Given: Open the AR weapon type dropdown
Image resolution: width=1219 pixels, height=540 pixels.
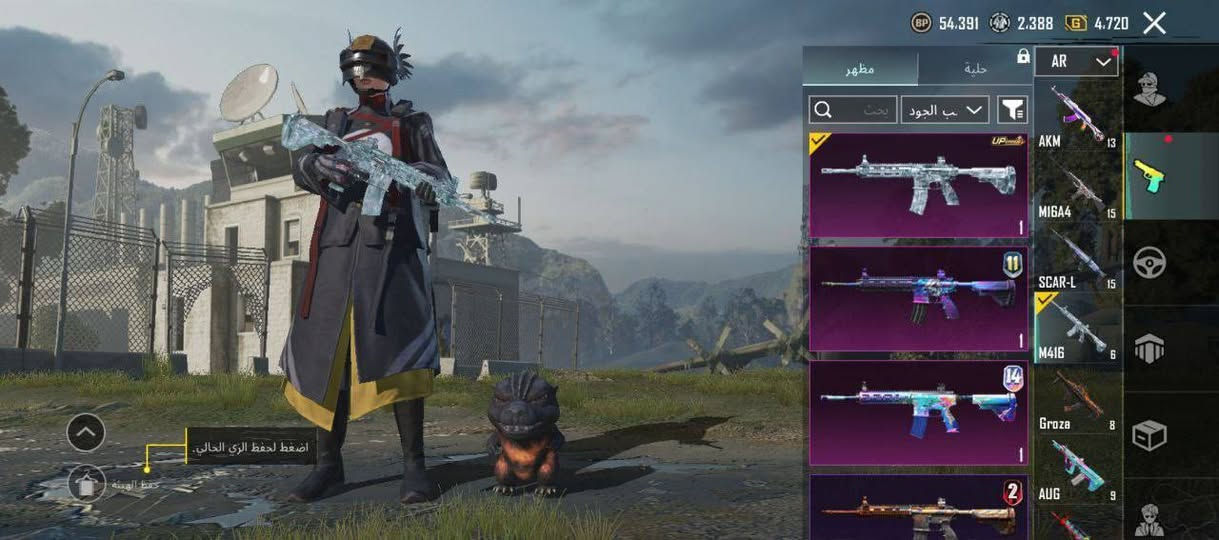Looking at the screenshot, I should 1076,62.
